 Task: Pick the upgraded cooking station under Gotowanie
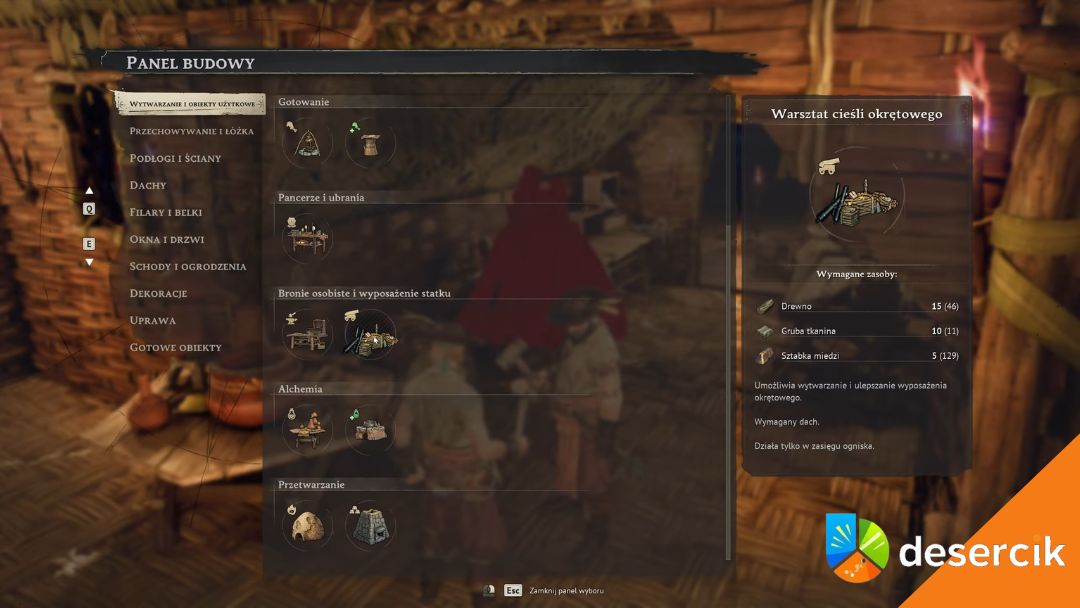(370, 143)
